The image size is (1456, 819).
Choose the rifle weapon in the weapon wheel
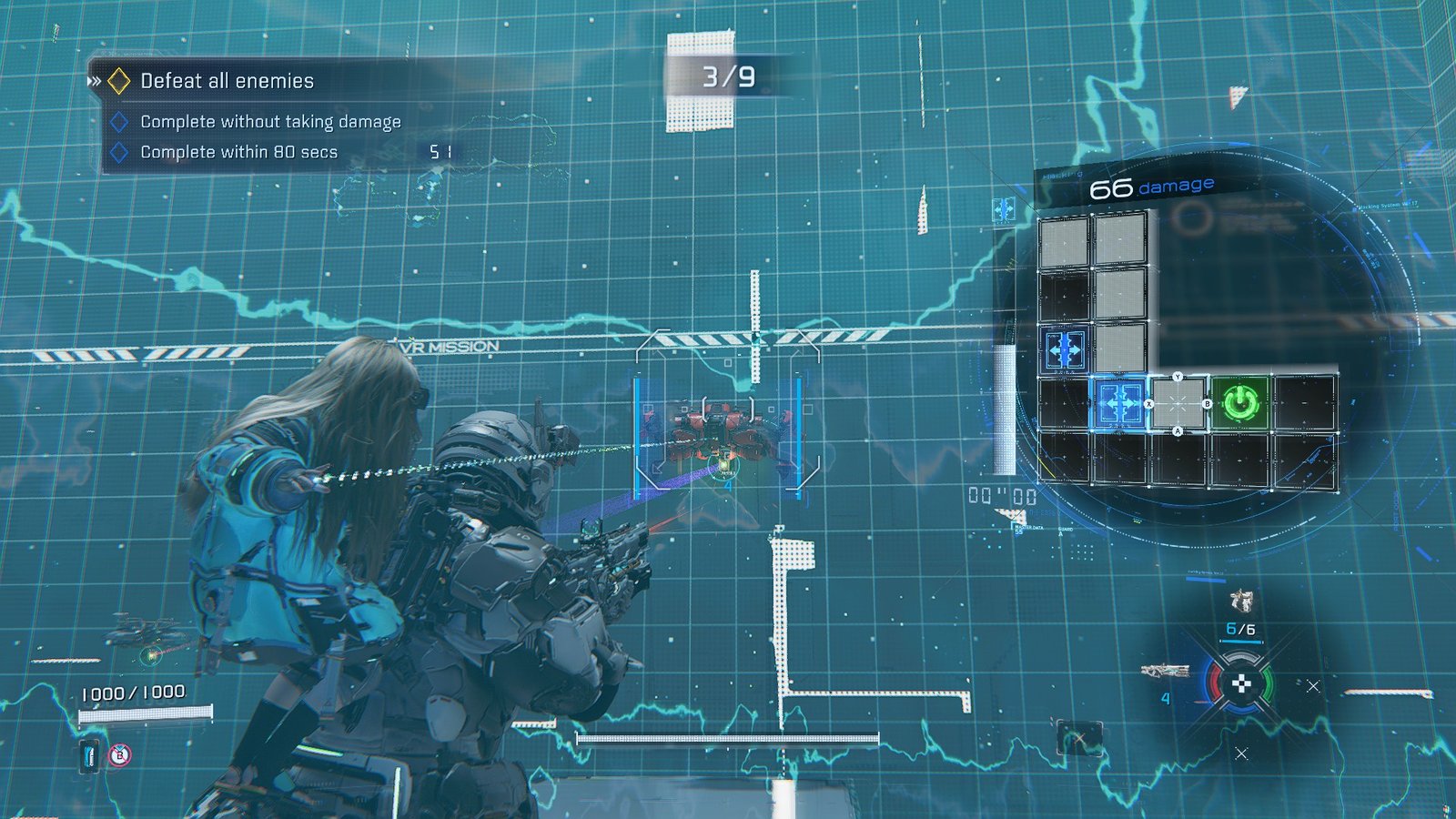click(1166, 672)
